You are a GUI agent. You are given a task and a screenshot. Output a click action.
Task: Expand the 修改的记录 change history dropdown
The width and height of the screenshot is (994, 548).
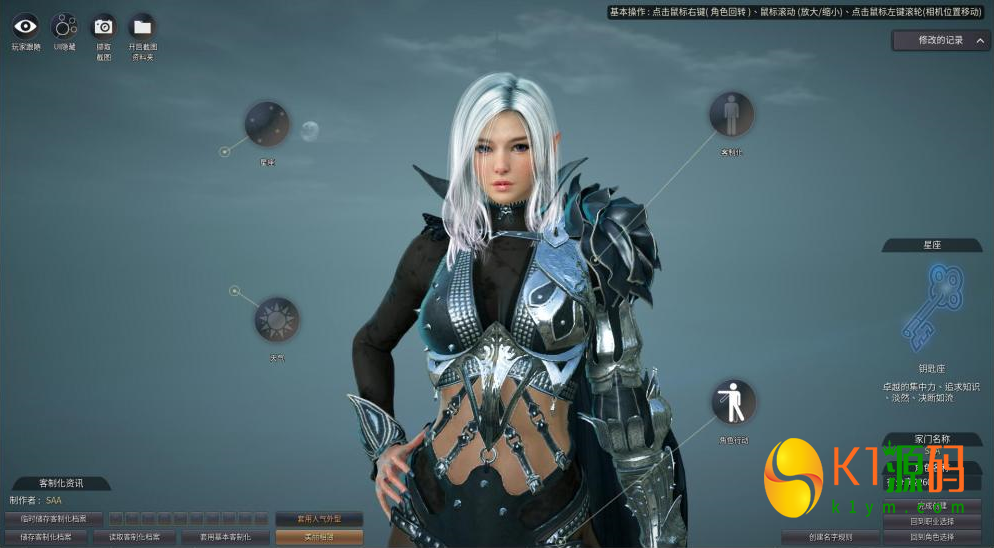click(x=941, y=40)
